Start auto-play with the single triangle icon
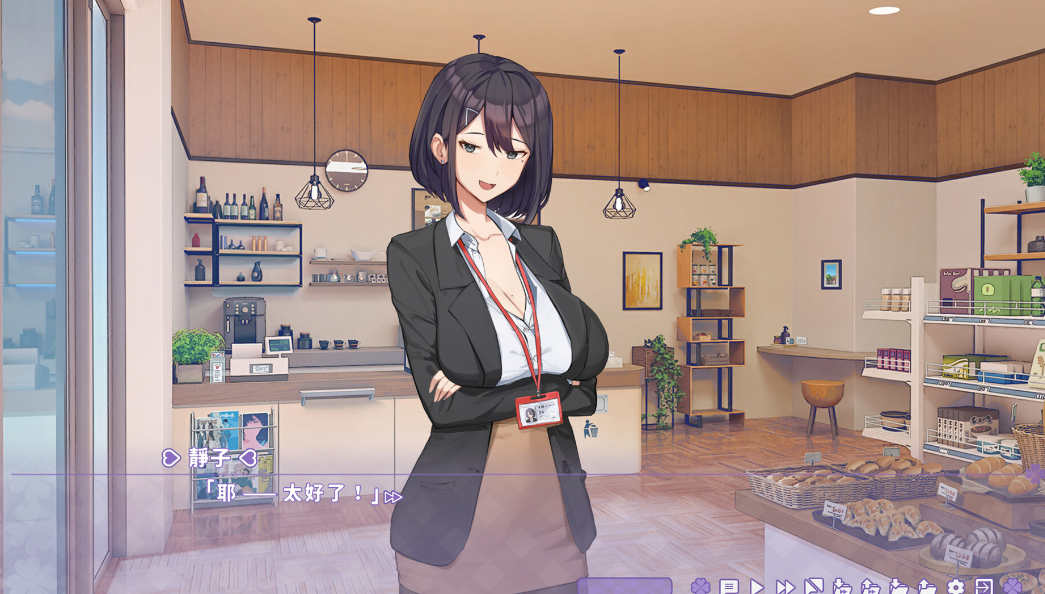 757,587
